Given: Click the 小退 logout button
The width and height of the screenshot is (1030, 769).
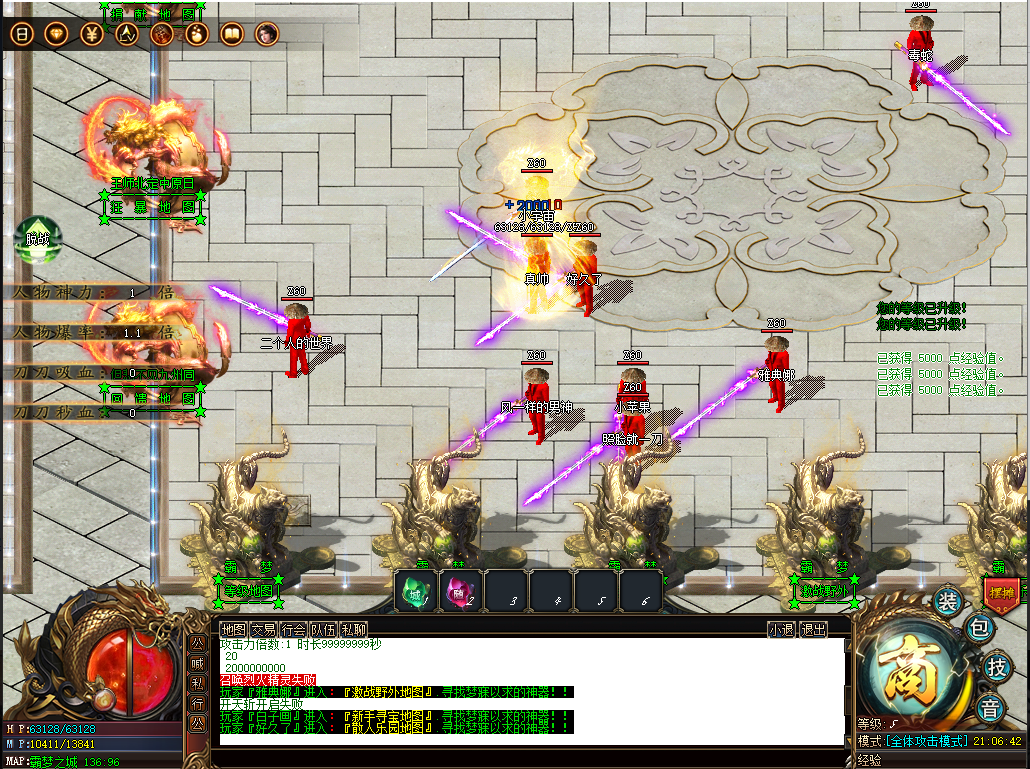Looking at the screenshot, I should 781,630.
